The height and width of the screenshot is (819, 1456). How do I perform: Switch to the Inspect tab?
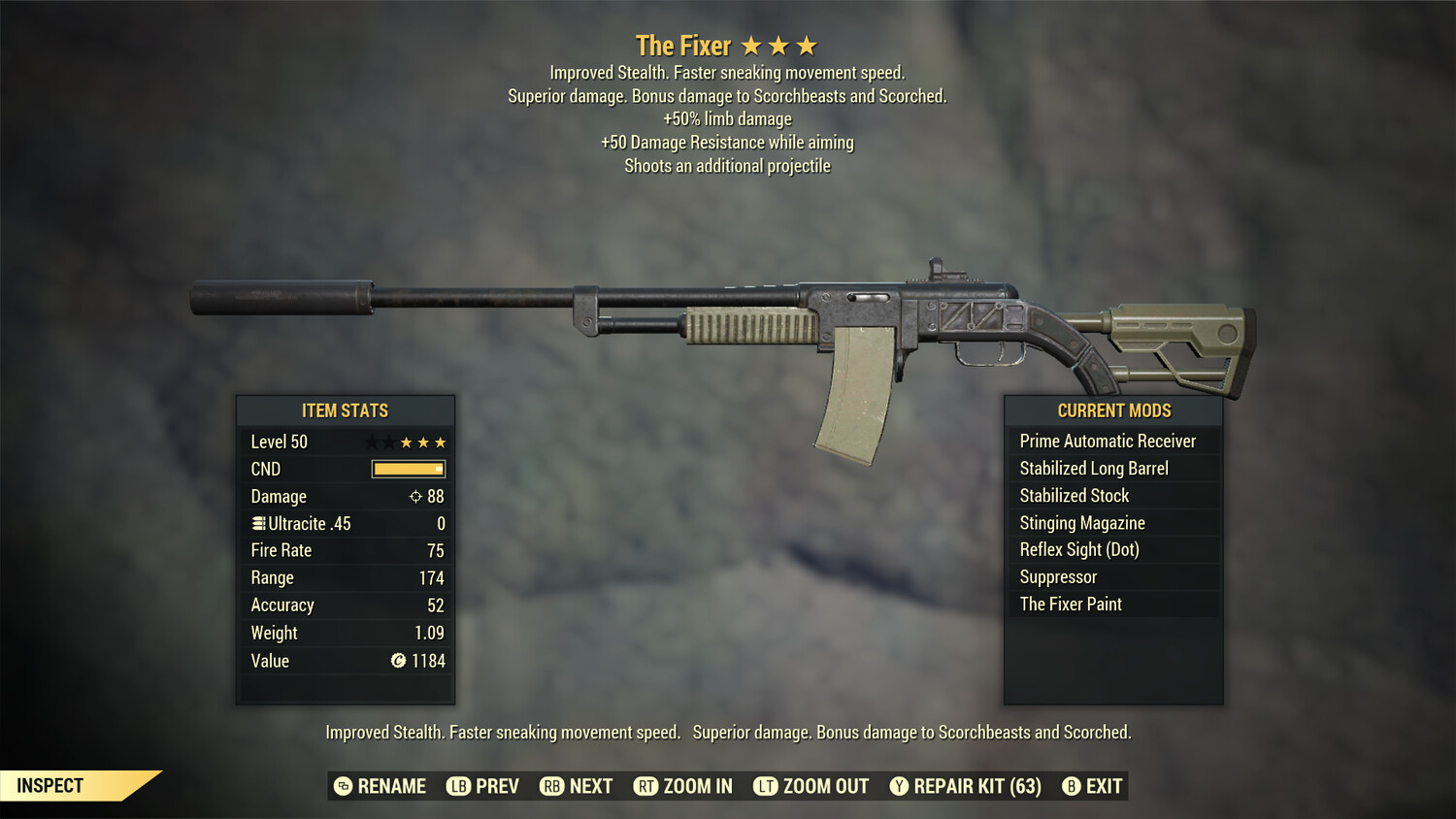[49, 785]
